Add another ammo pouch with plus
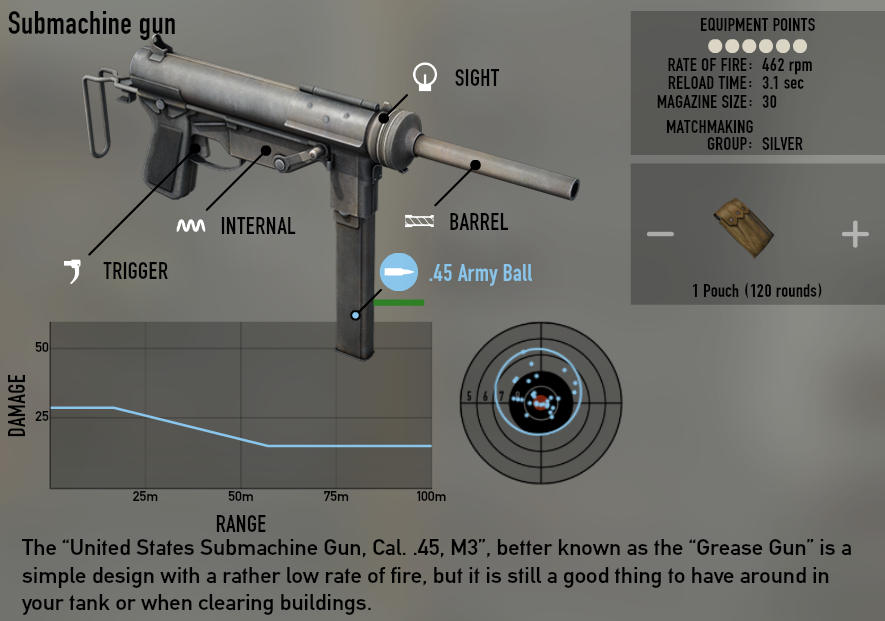 tap(854, 235)
